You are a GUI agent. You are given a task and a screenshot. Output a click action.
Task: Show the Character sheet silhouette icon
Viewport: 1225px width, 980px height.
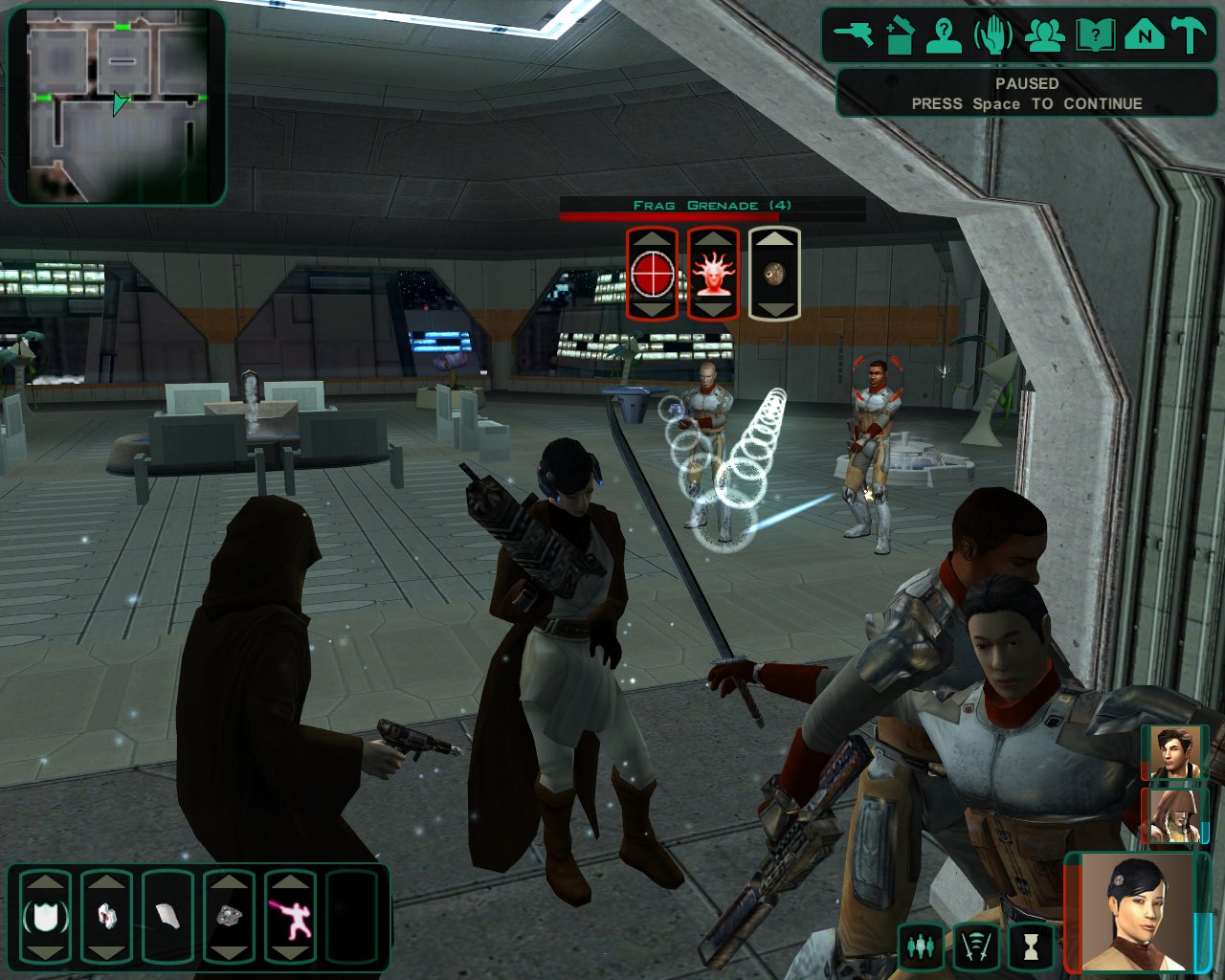tap(945, 35)
